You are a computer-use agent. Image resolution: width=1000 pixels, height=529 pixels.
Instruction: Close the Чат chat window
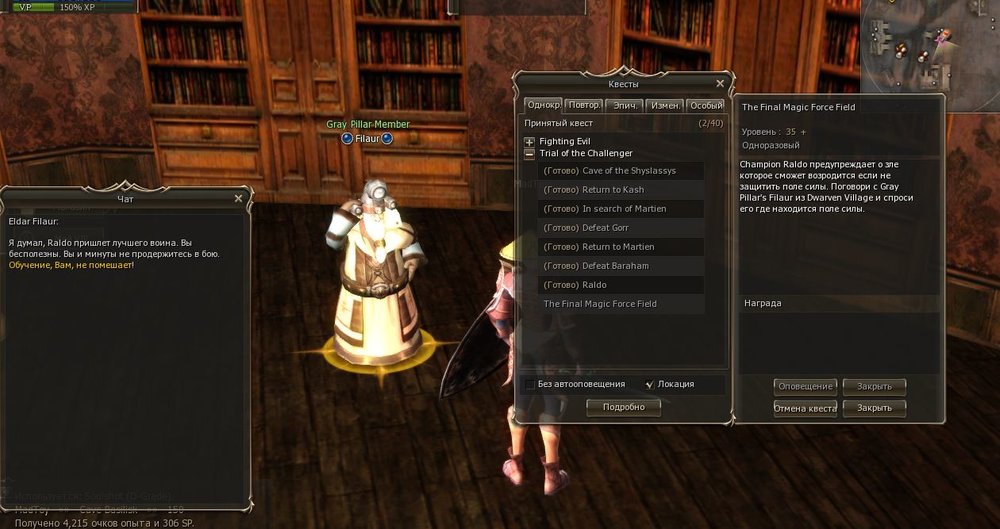(238, 199)
